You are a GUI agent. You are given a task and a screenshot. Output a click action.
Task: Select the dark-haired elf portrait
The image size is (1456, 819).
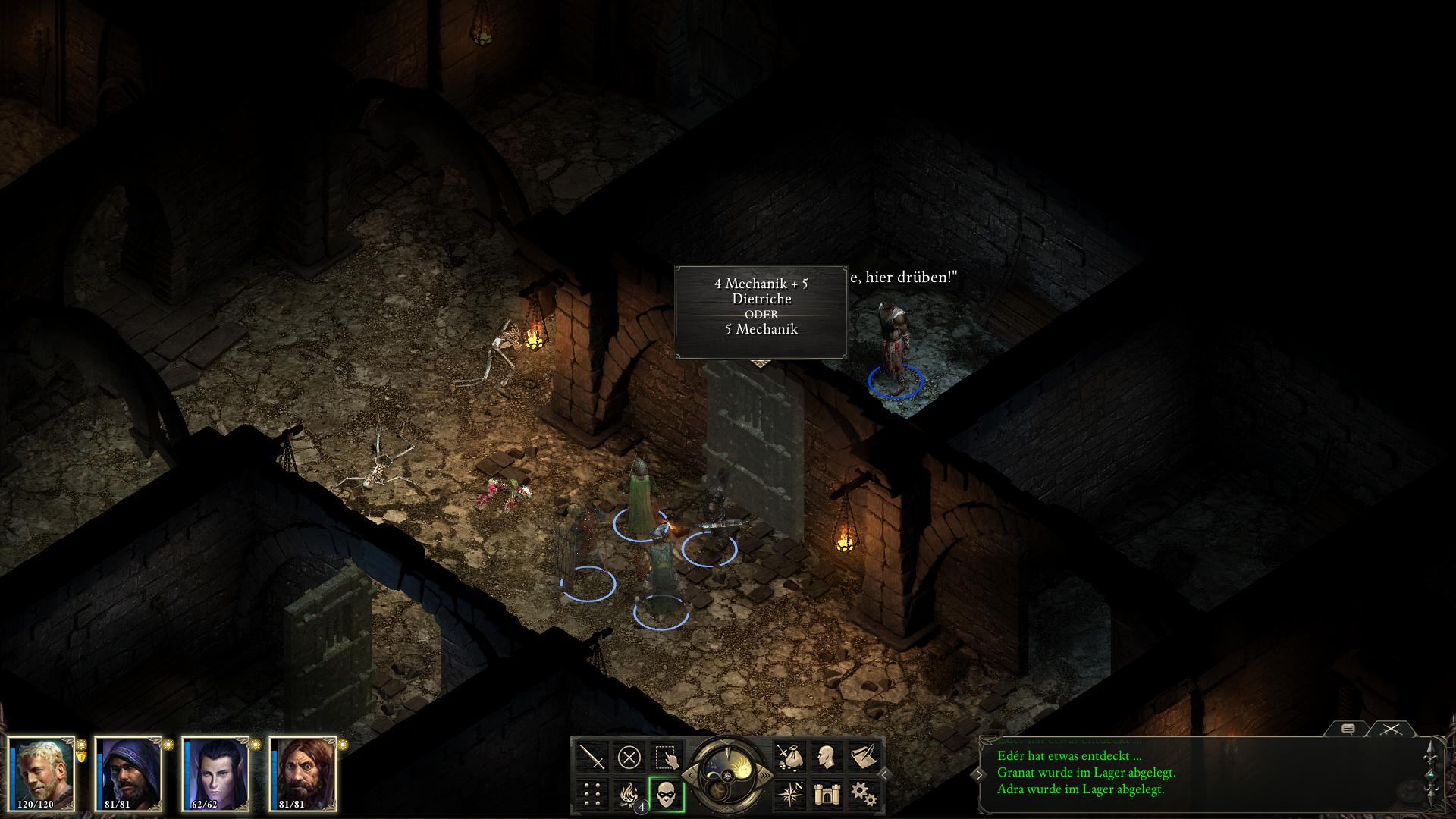216,773
